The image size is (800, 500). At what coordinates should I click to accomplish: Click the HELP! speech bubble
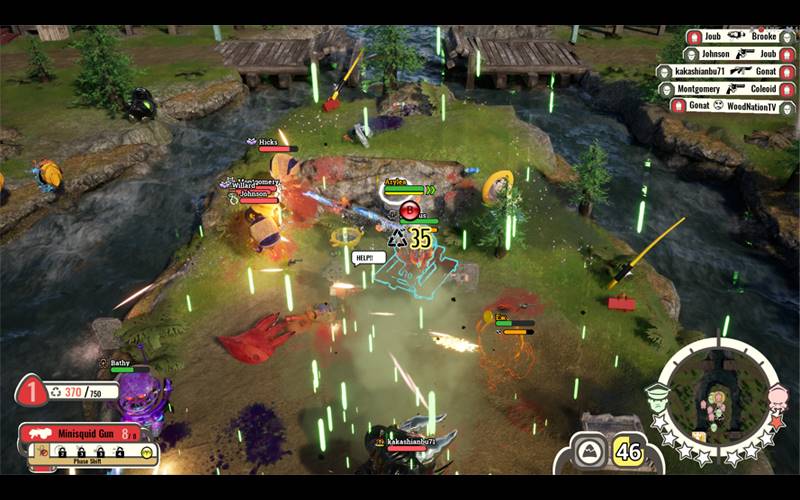(367, 257)
